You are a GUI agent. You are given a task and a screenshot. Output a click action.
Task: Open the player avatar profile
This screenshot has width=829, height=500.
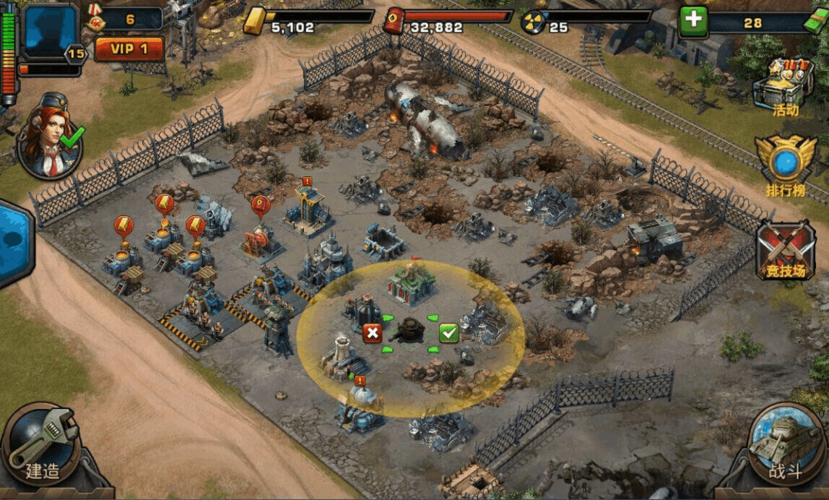click(x=50, y=32)
